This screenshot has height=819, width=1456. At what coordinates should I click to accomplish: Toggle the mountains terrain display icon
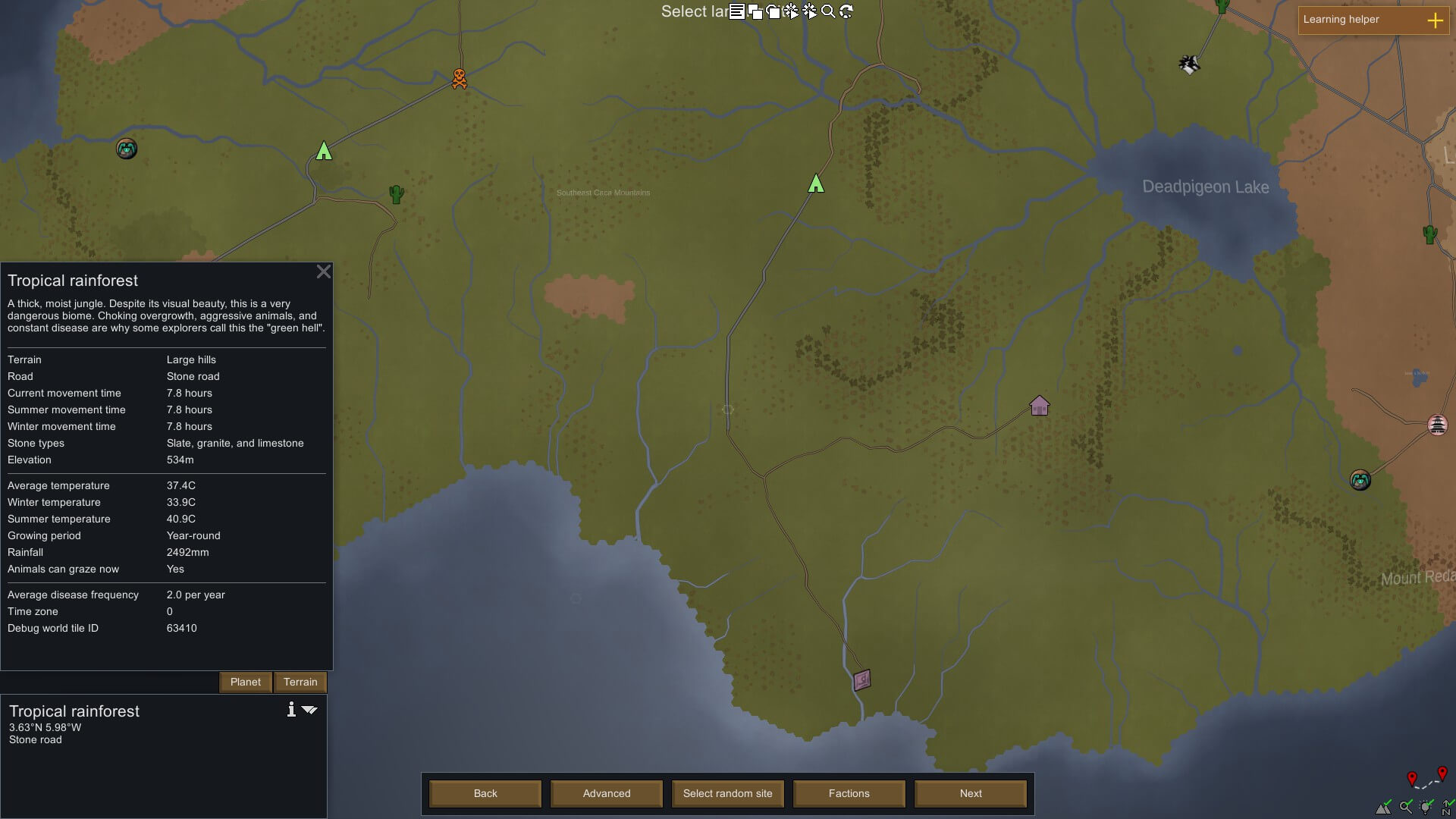pyautogui.click(x=1385, y=807)
